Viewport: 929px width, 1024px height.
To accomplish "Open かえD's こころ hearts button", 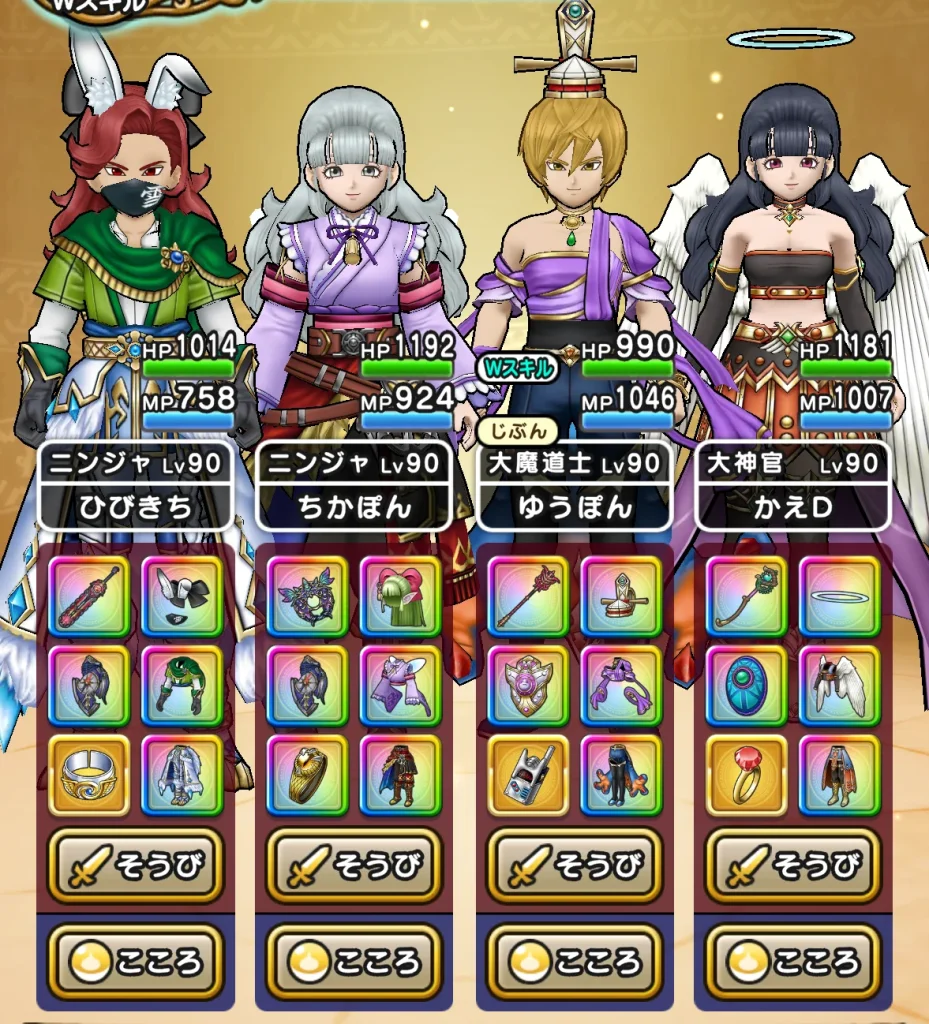I will tap(793, 961).
